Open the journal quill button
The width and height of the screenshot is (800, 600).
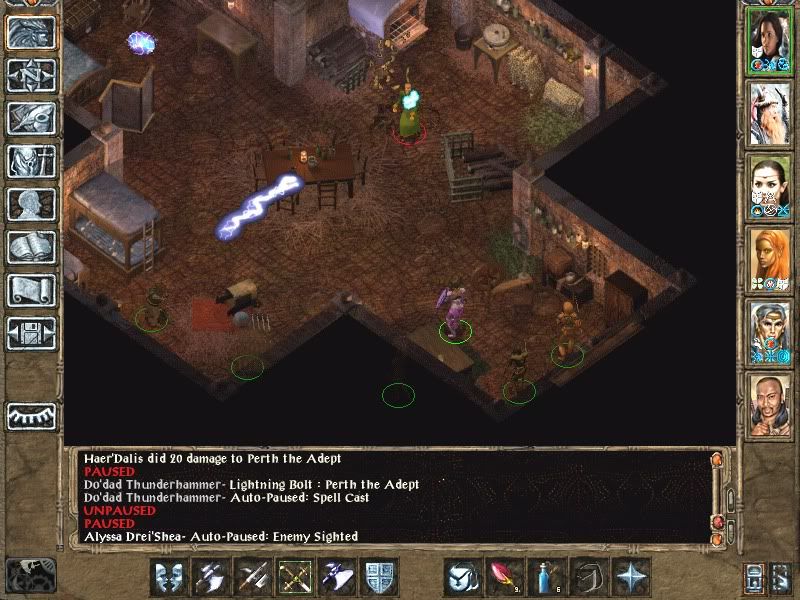pos(31,118)
